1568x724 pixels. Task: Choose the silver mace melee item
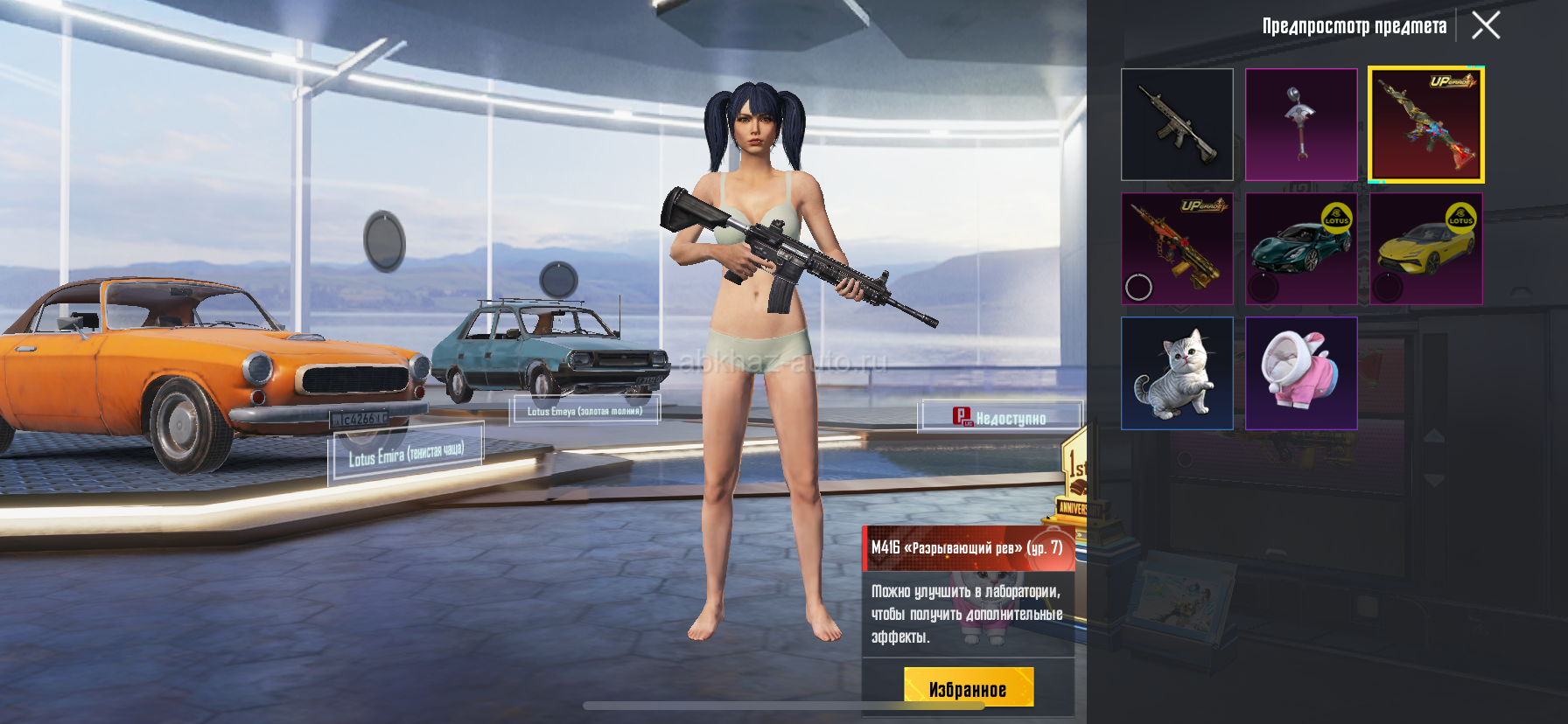pos(1301,125)
